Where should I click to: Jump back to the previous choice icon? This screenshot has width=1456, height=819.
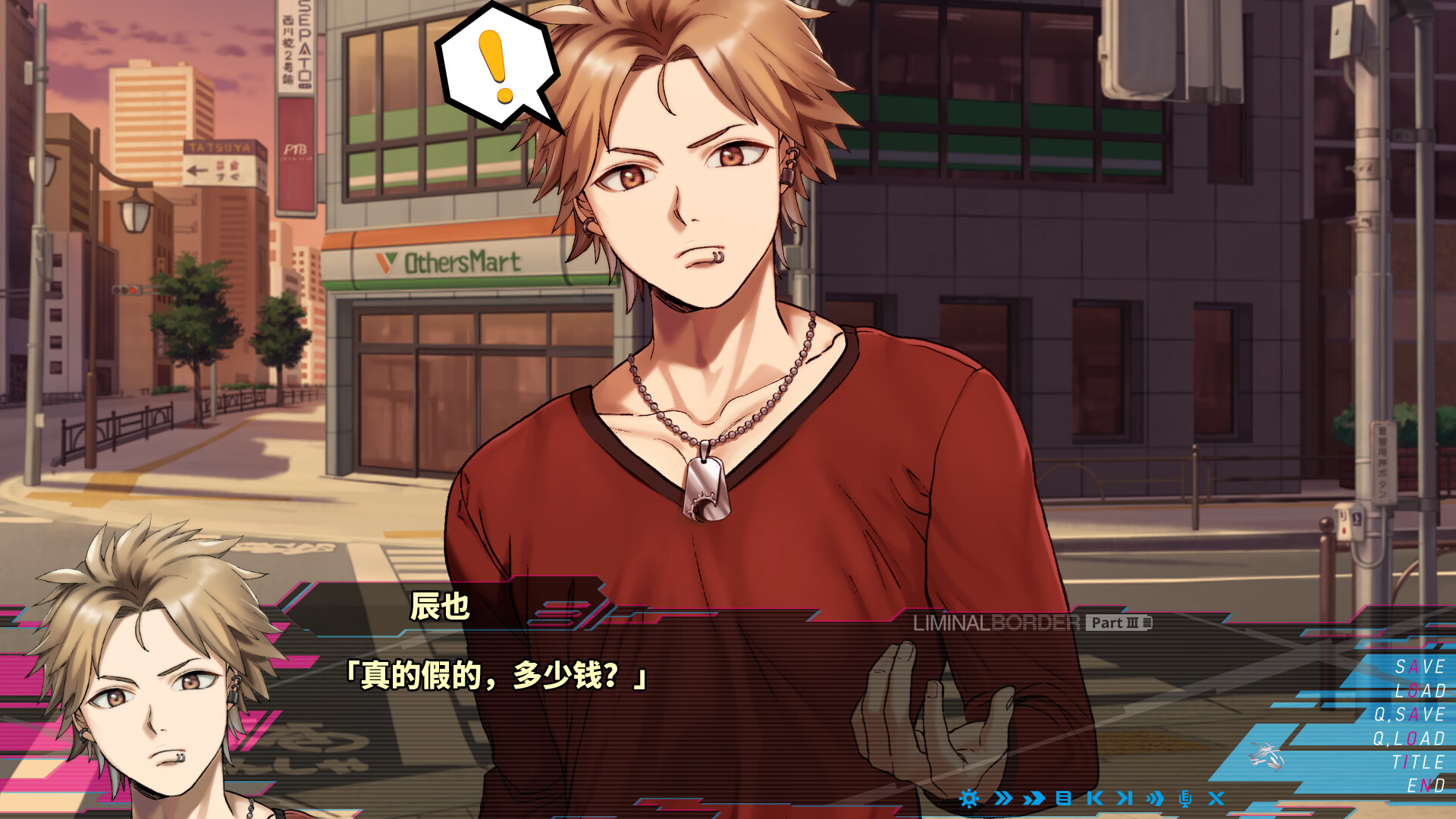coord(1096,799)
